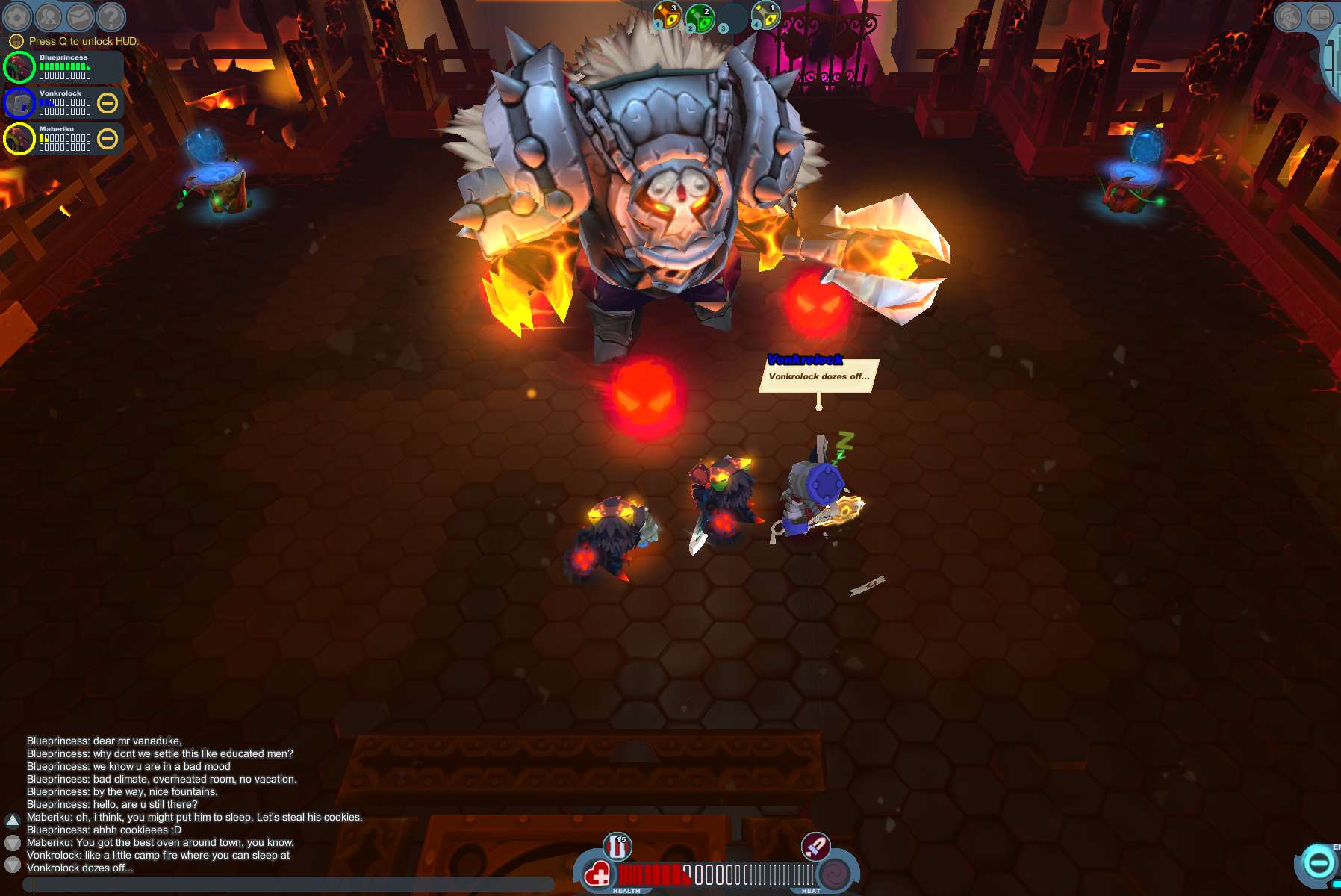
Task: Use the vial in slot 4
Action: 766,16
